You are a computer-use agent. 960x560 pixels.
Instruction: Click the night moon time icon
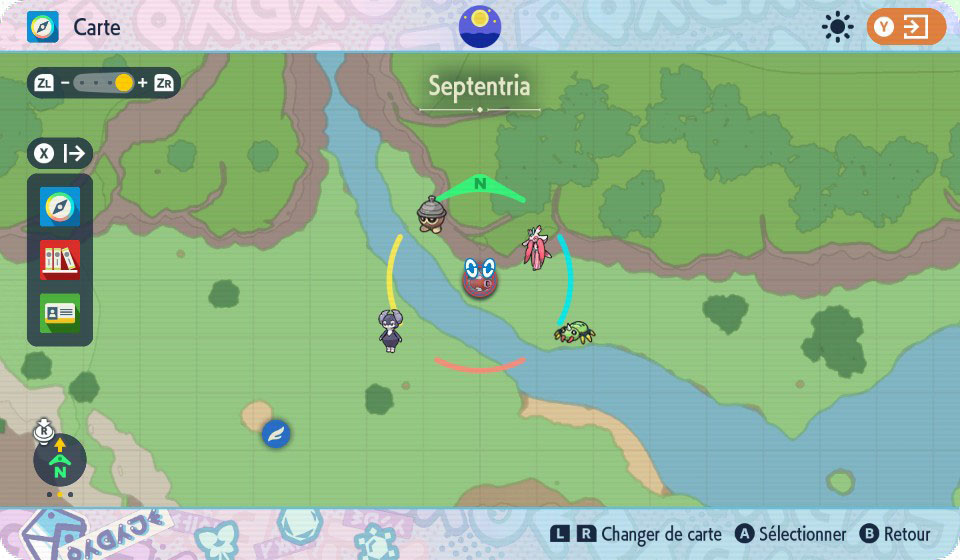click(x=480, y=26)
